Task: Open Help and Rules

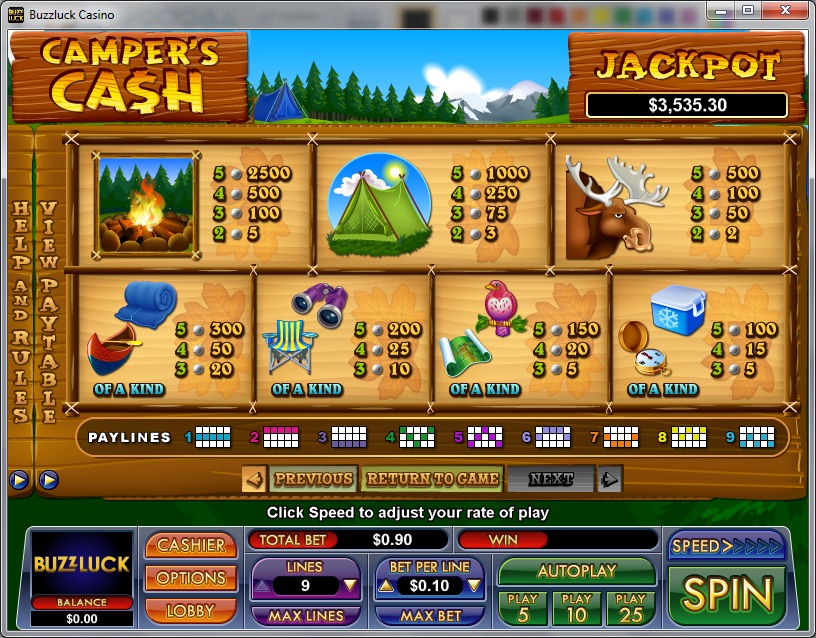Action: 19,310
